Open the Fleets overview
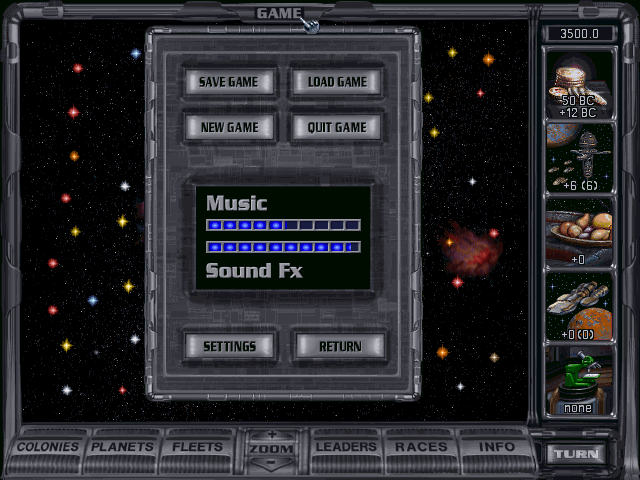Screen dimensions: 640x480 (197, 447)
